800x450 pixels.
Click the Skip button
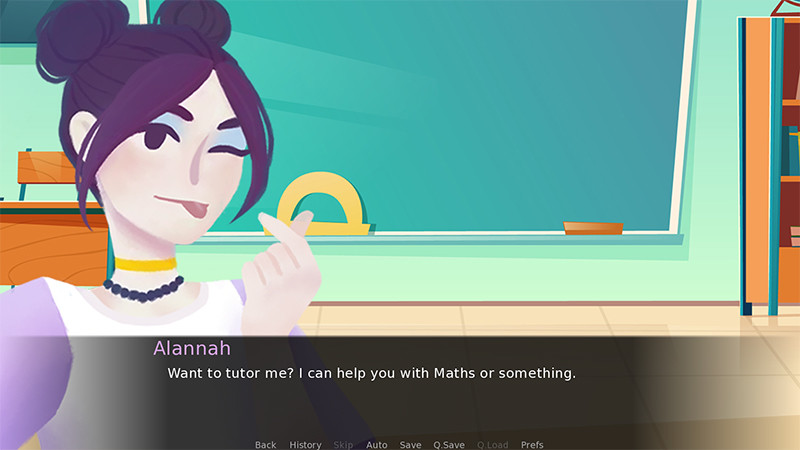(x=343, y=444)
